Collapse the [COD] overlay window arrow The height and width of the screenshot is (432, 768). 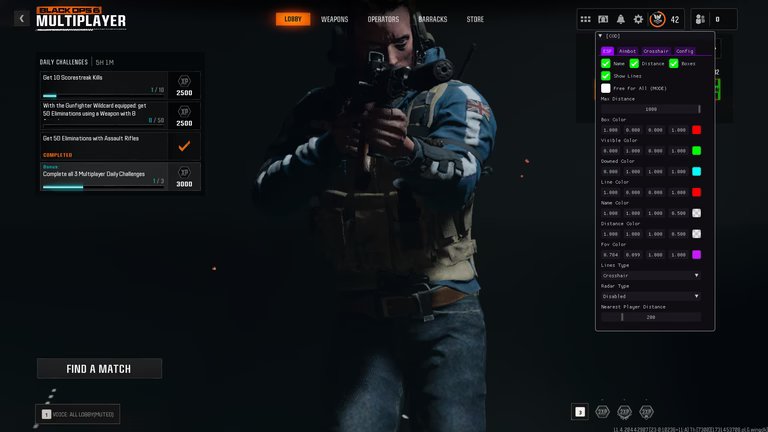pyautogui.click(x=599, y=36)
